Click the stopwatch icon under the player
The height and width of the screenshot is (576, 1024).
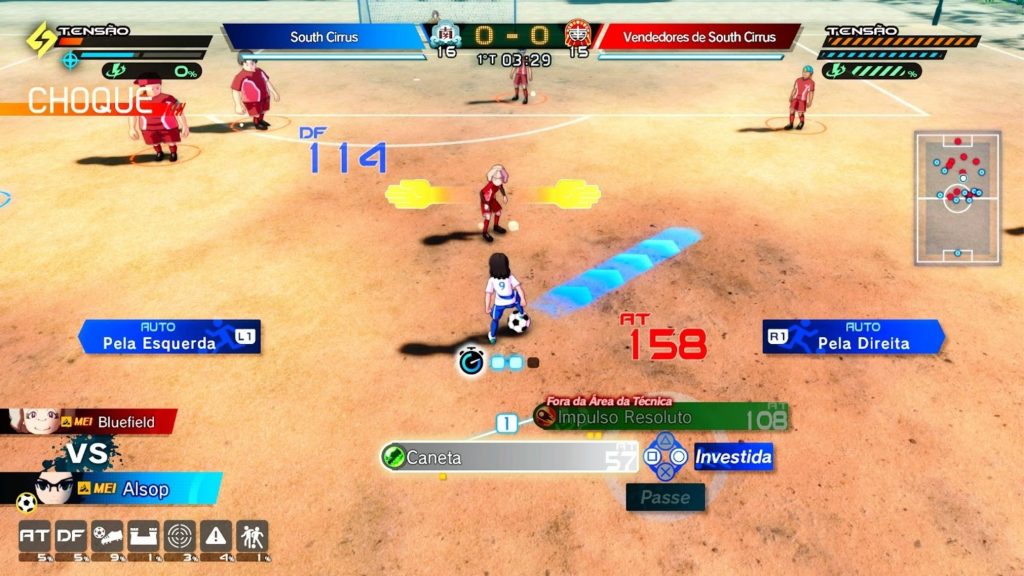click(471, 362)
